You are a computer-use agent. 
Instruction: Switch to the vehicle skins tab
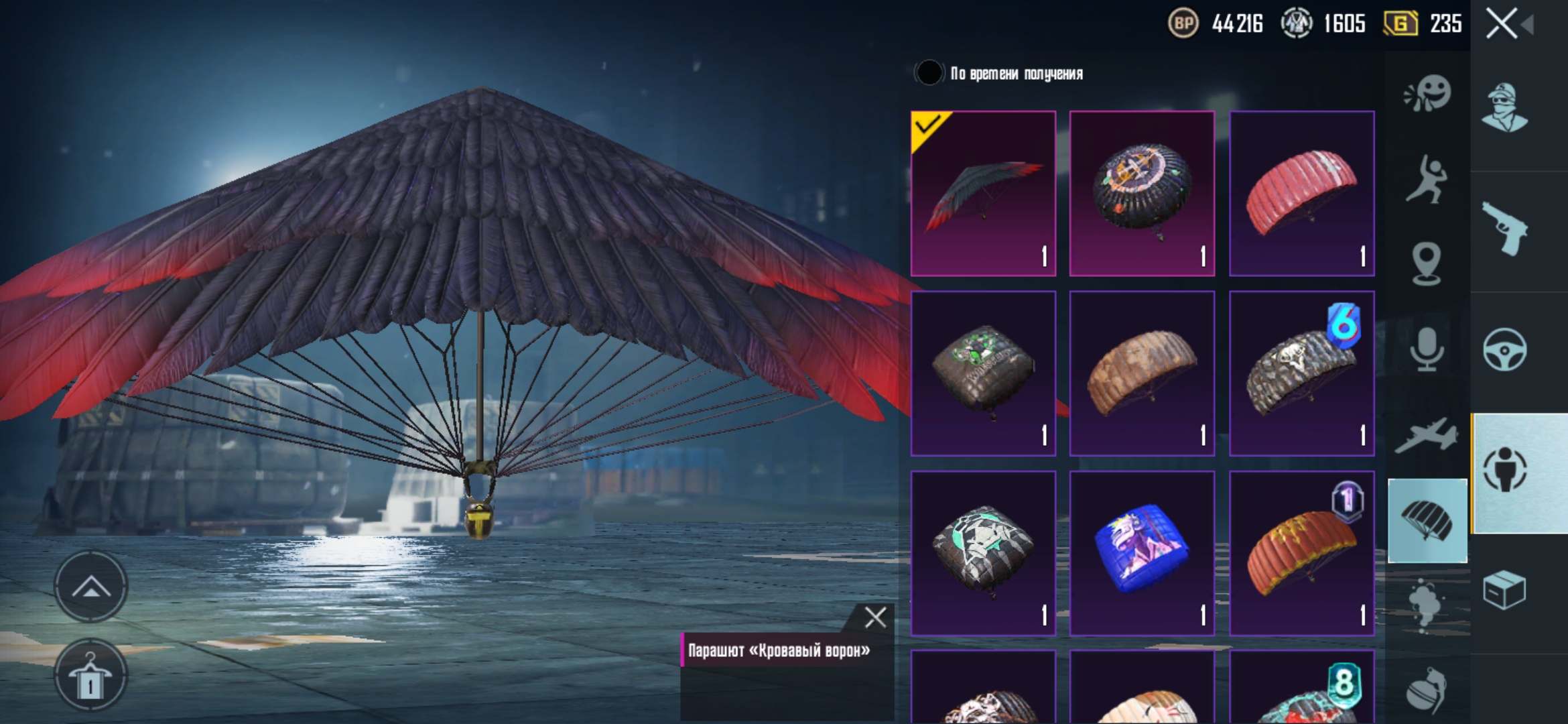[1504, 350]
